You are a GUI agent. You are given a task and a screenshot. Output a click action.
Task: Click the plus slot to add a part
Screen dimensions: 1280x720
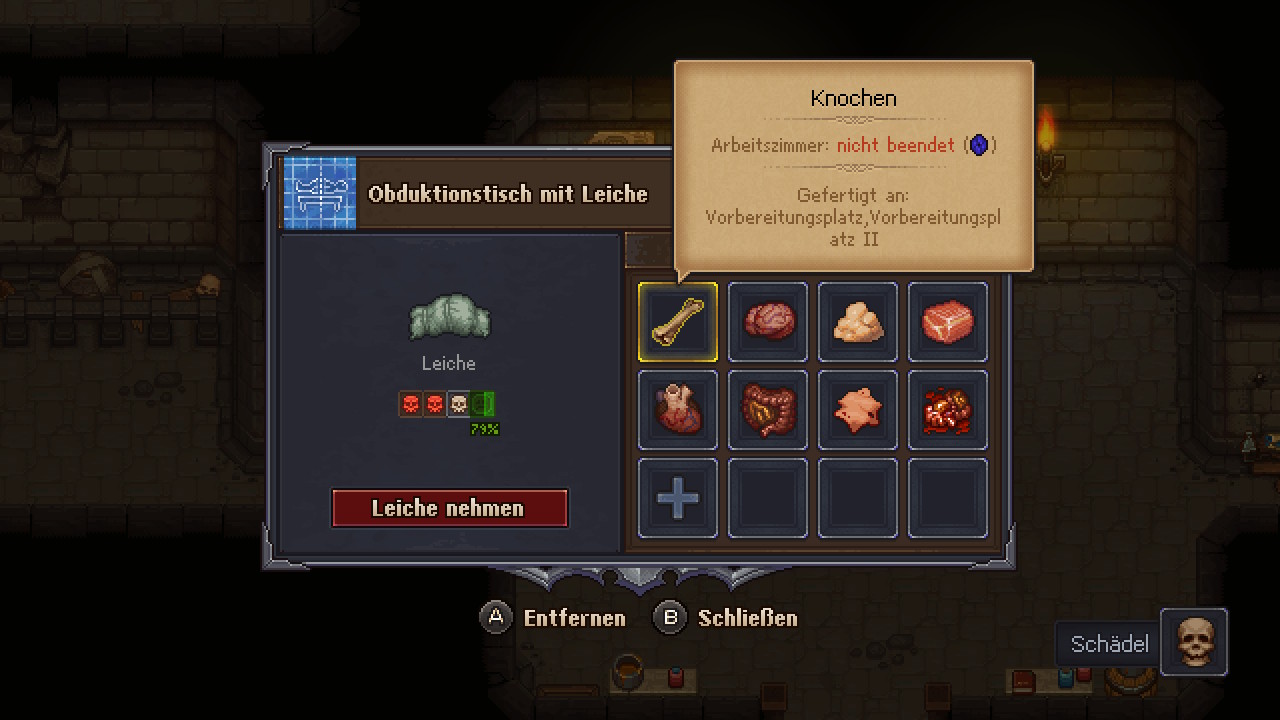click(x=678, y=498)
